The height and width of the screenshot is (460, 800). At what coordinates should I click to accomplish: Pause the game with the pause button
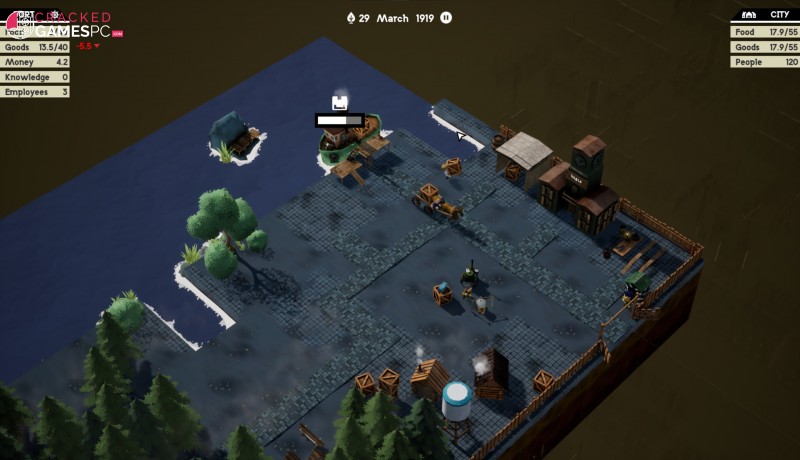pyautogui.click(x=446, y=17)
